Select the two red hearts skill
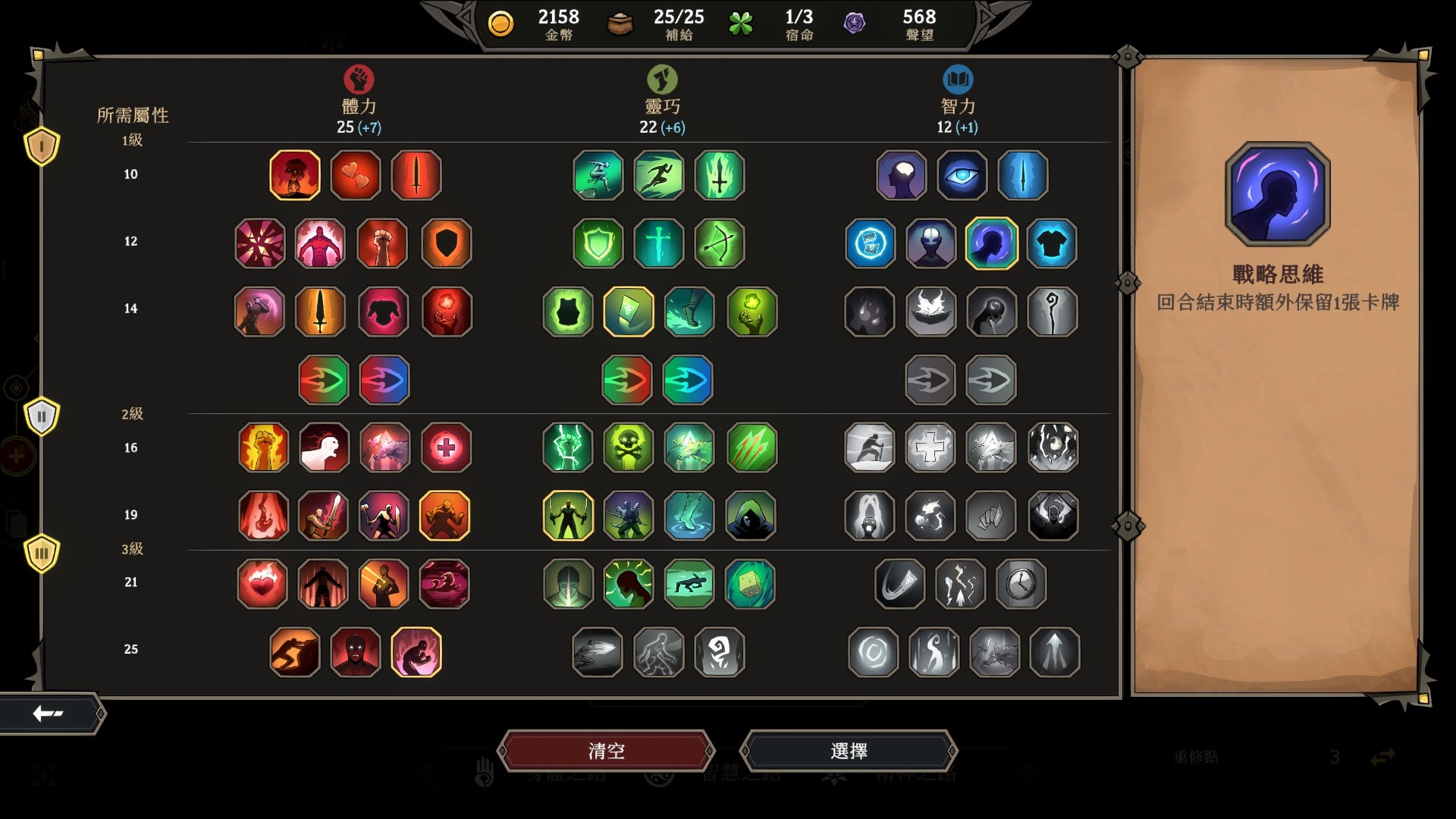 [x=356, y=175]
